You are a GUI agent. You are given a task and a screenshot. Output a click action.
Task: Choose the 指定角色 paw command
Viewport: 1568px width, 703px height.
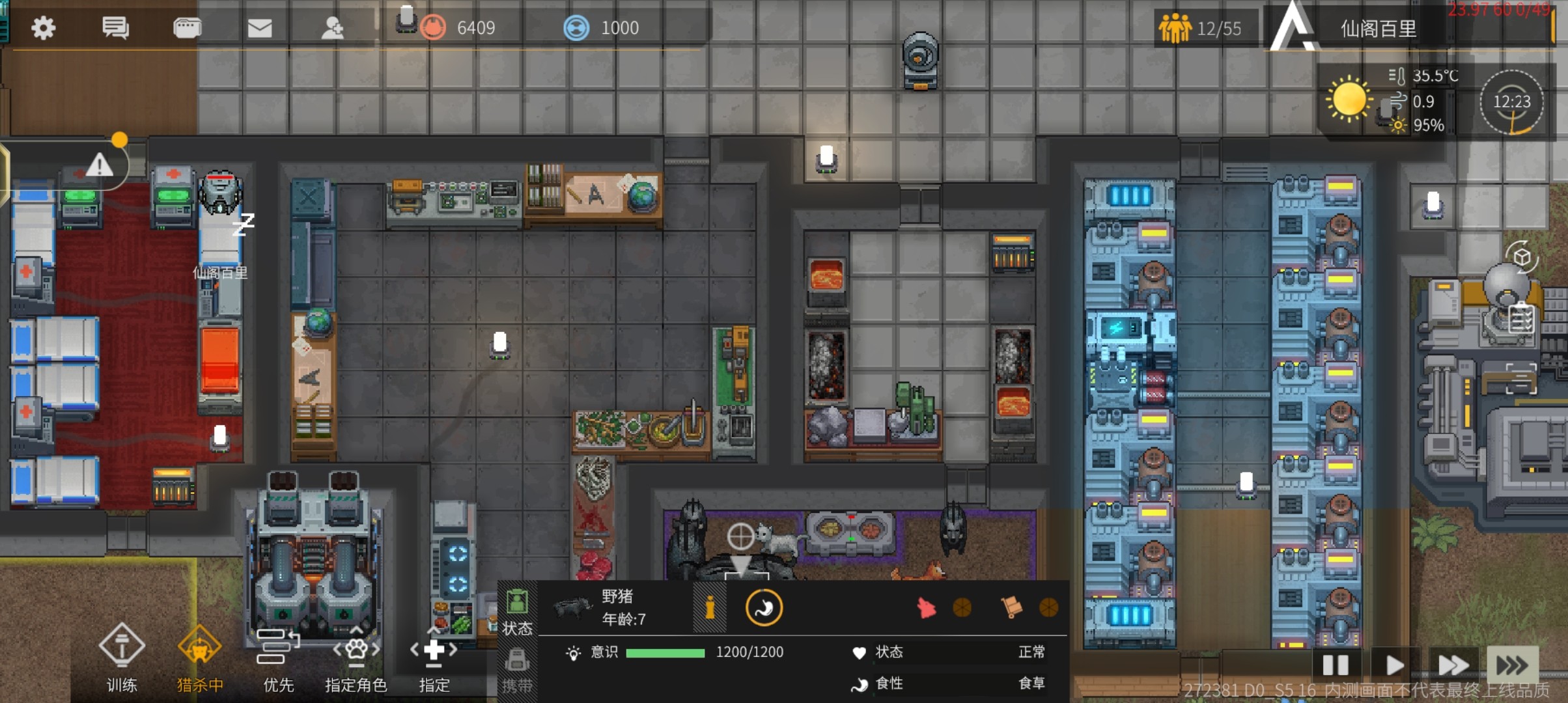356,657
